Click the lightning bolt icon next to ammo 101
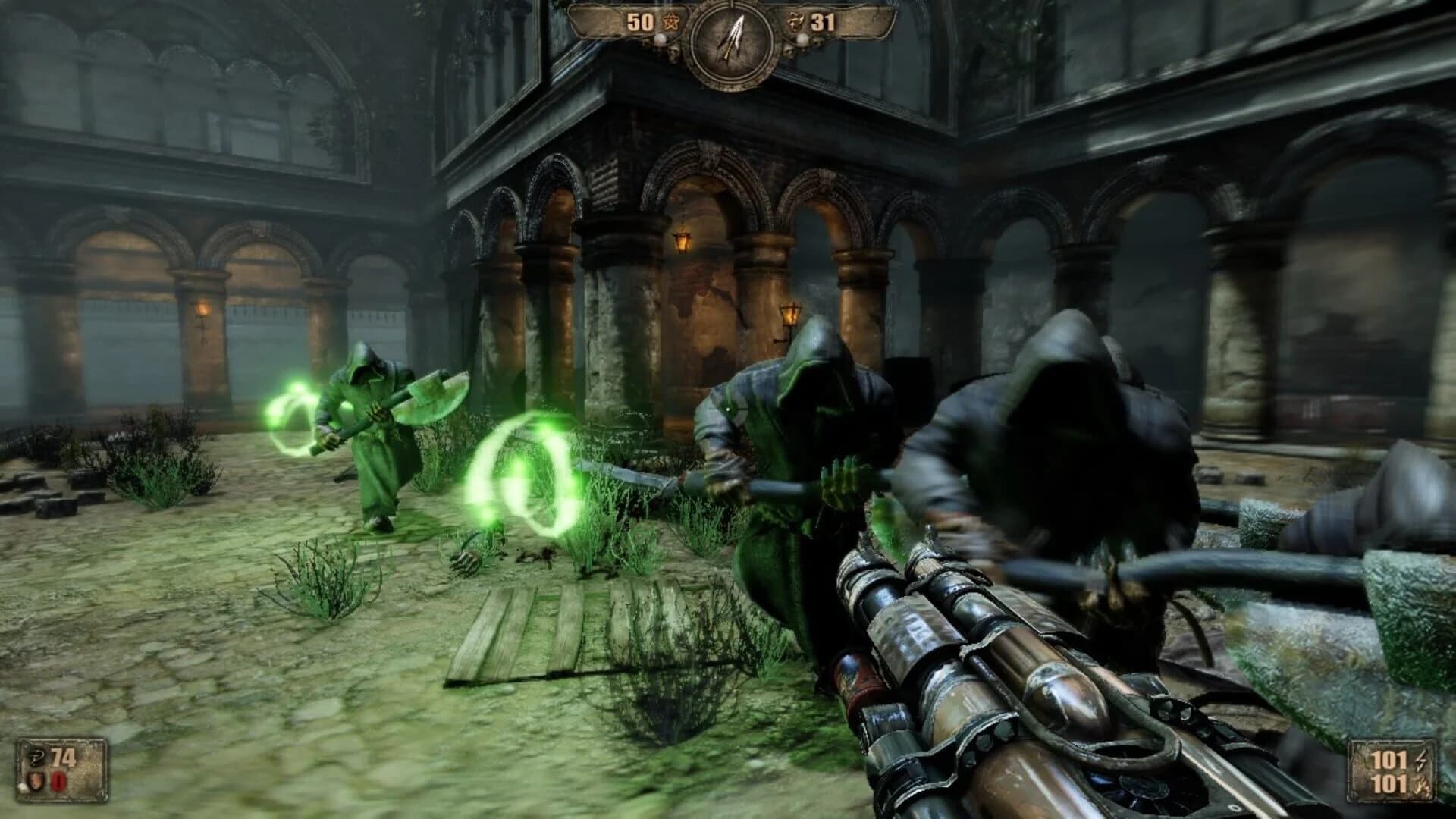The width and height of the screenshot is (1456, 819). click(1420, 761)
